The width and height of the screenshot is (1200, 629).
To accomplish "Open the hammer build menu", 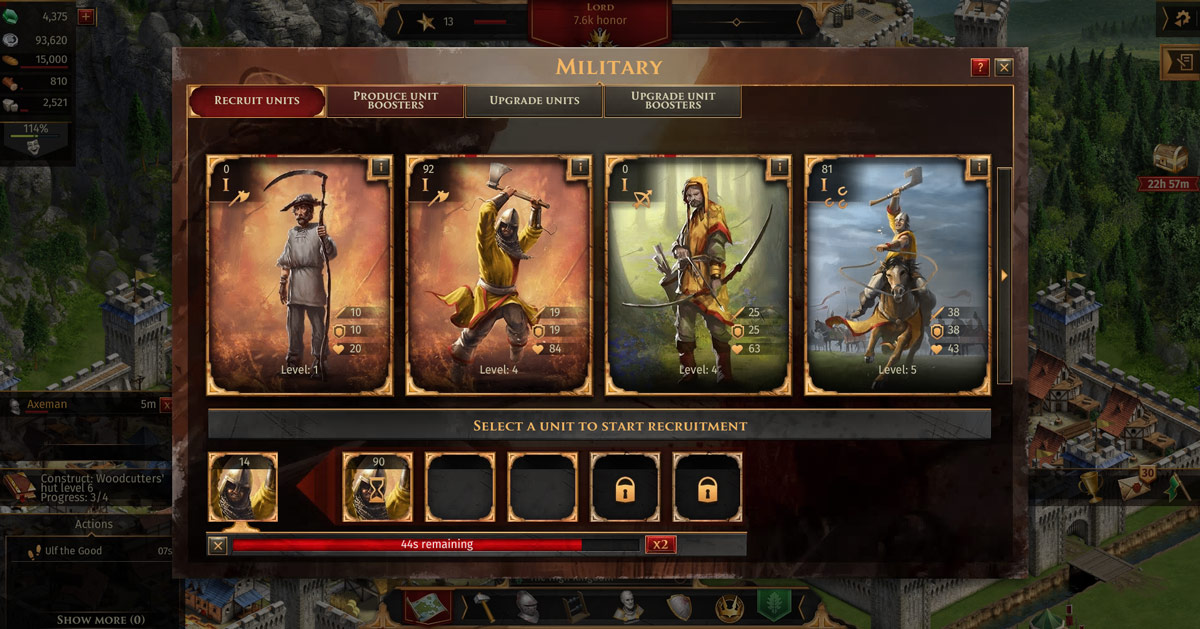I will tap(482, 606).
